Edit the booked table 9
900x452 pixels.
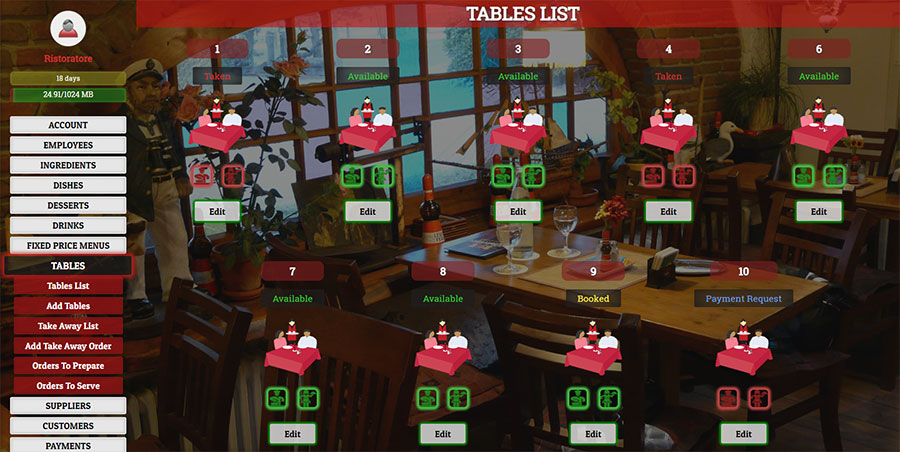[x=593, y=434]
